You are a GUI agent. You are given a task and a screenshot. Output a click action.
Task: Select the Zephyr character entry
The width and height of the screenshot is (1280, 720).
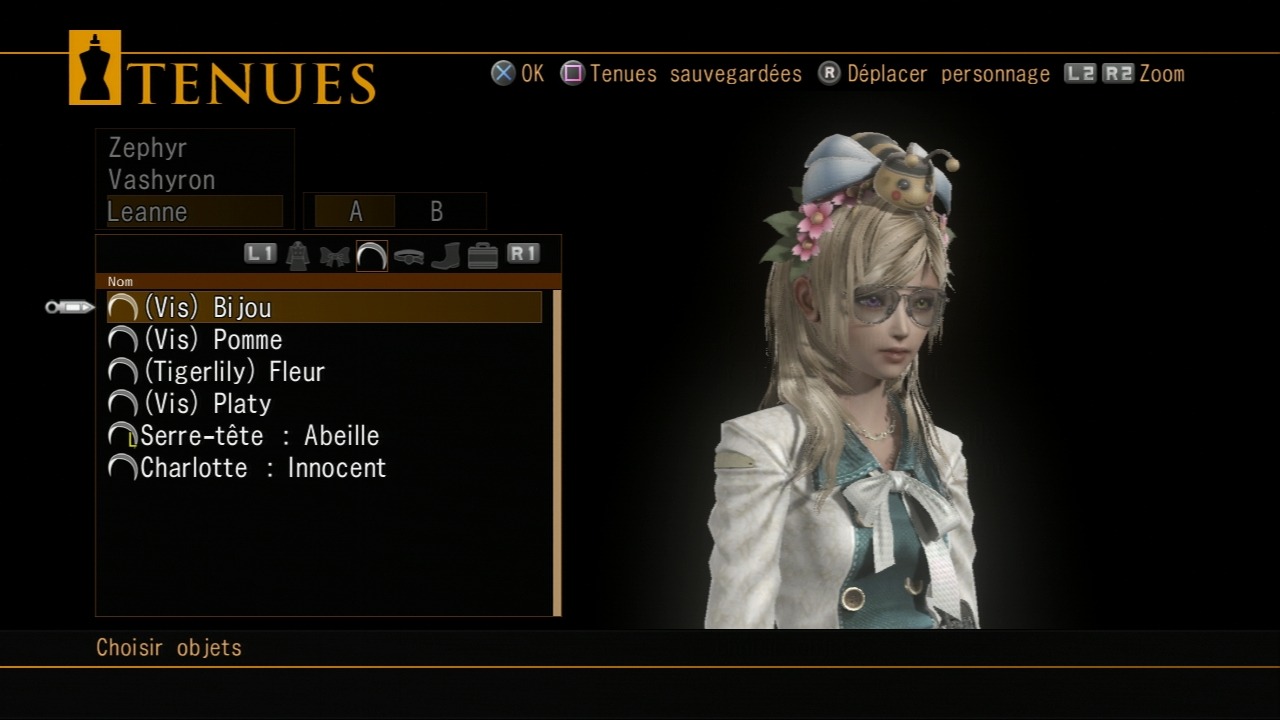coord(148,148)
